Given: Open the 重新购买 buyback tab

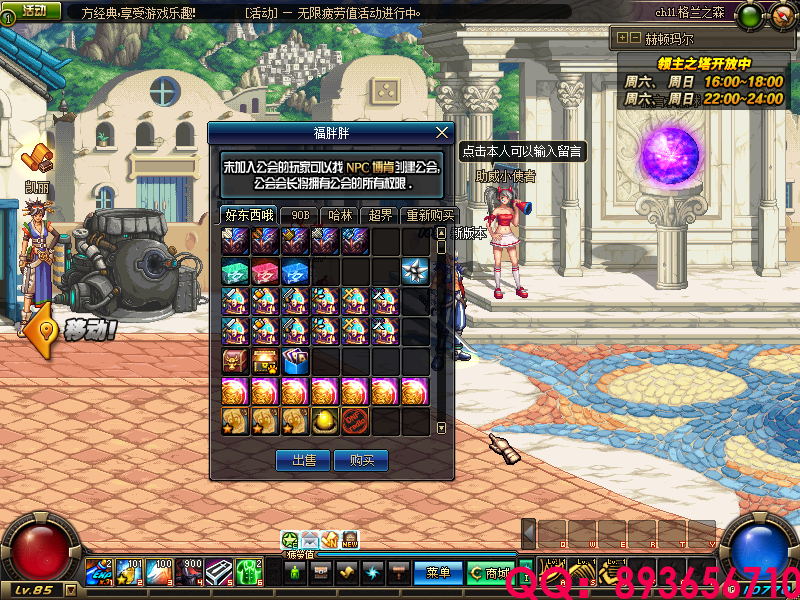Looking at the screenshot, I should 429,215.
